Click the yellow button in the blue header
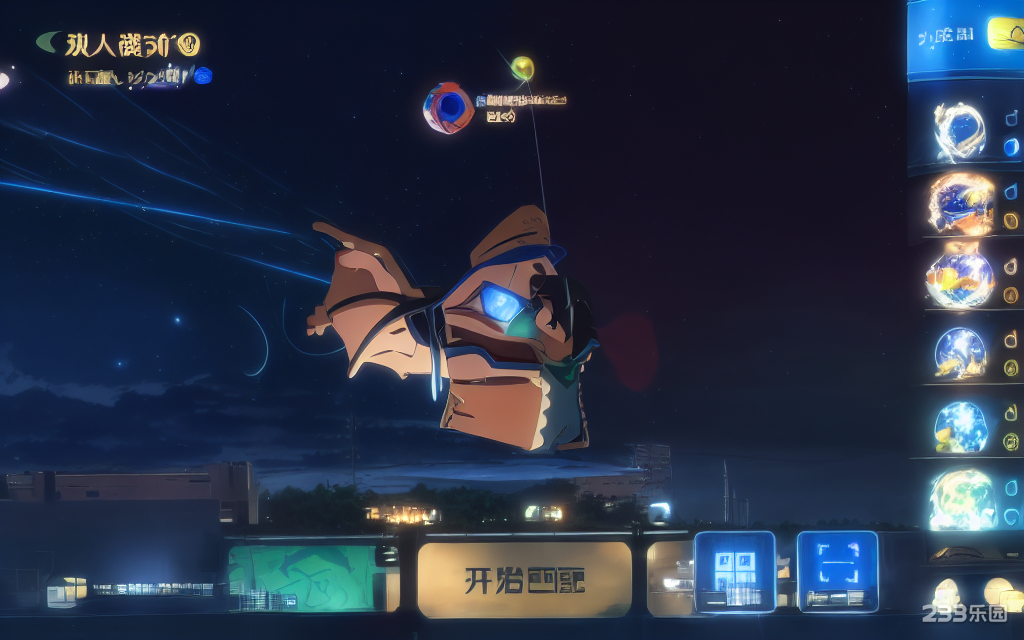The width and height of the screenshot is (1024, 640). pyautogui.click(x=1004, y=33)
